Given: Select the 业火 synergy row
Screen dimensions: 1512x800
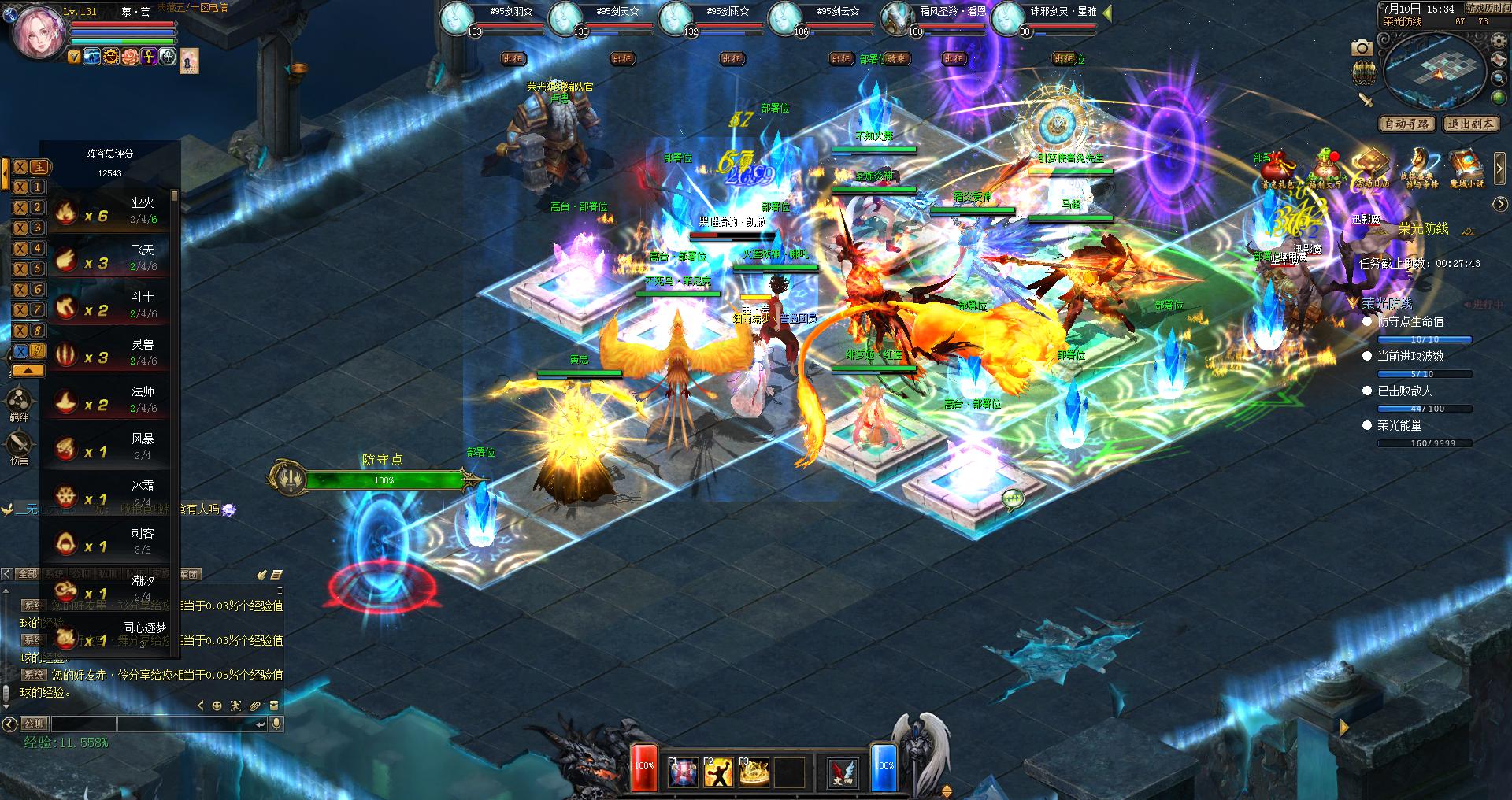Looking at the screenshot, I should point(110,211).
